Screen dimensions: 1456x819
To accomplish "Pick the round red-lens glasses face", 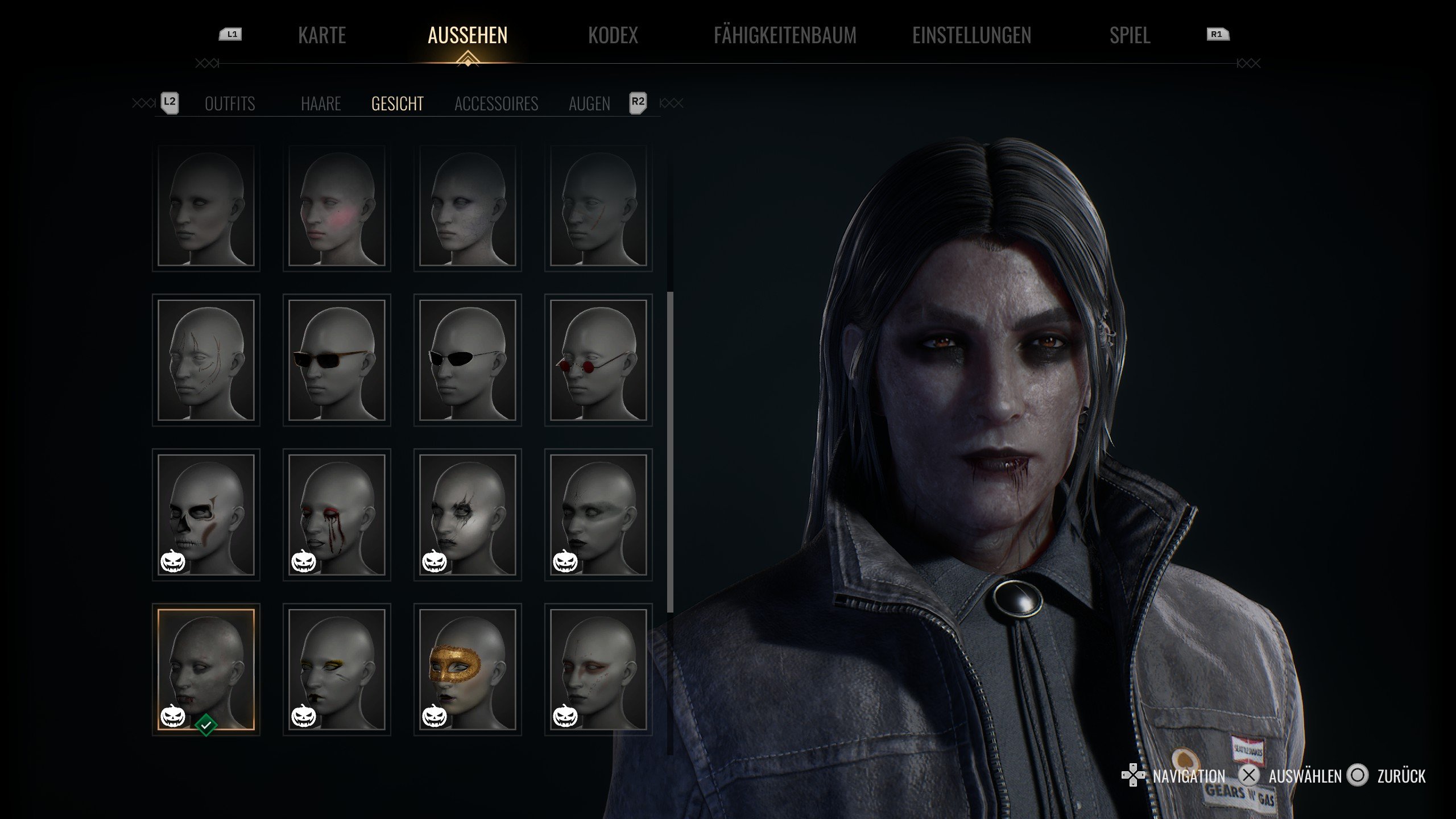I will pyautogui.click(x=598, y=360).
